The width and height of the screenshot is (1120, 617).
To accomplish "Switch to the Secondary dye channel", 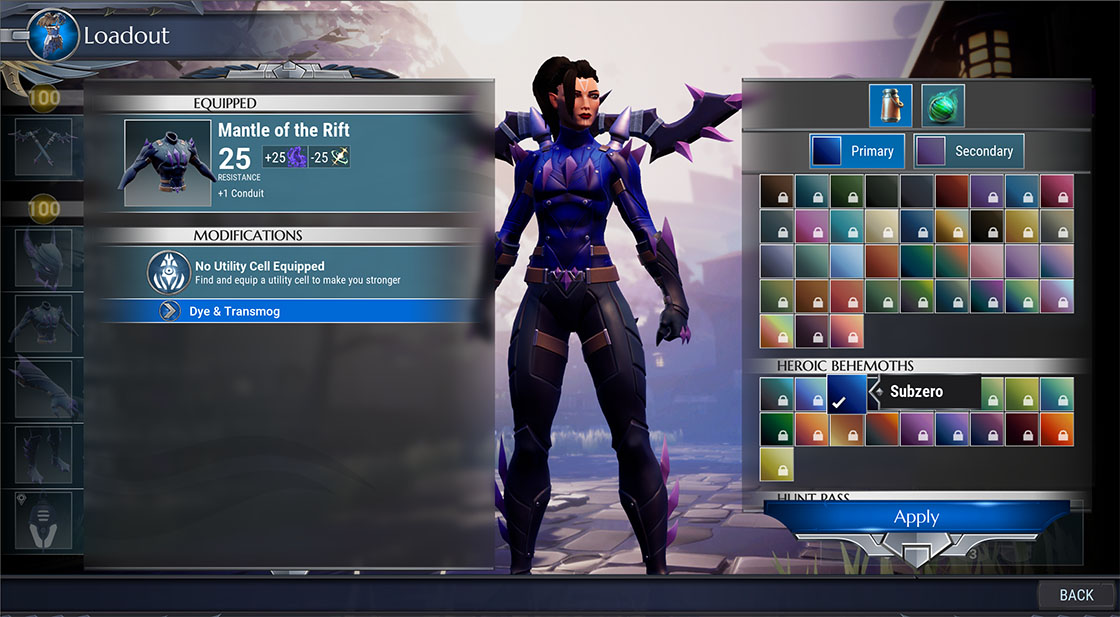I will 969,151.
